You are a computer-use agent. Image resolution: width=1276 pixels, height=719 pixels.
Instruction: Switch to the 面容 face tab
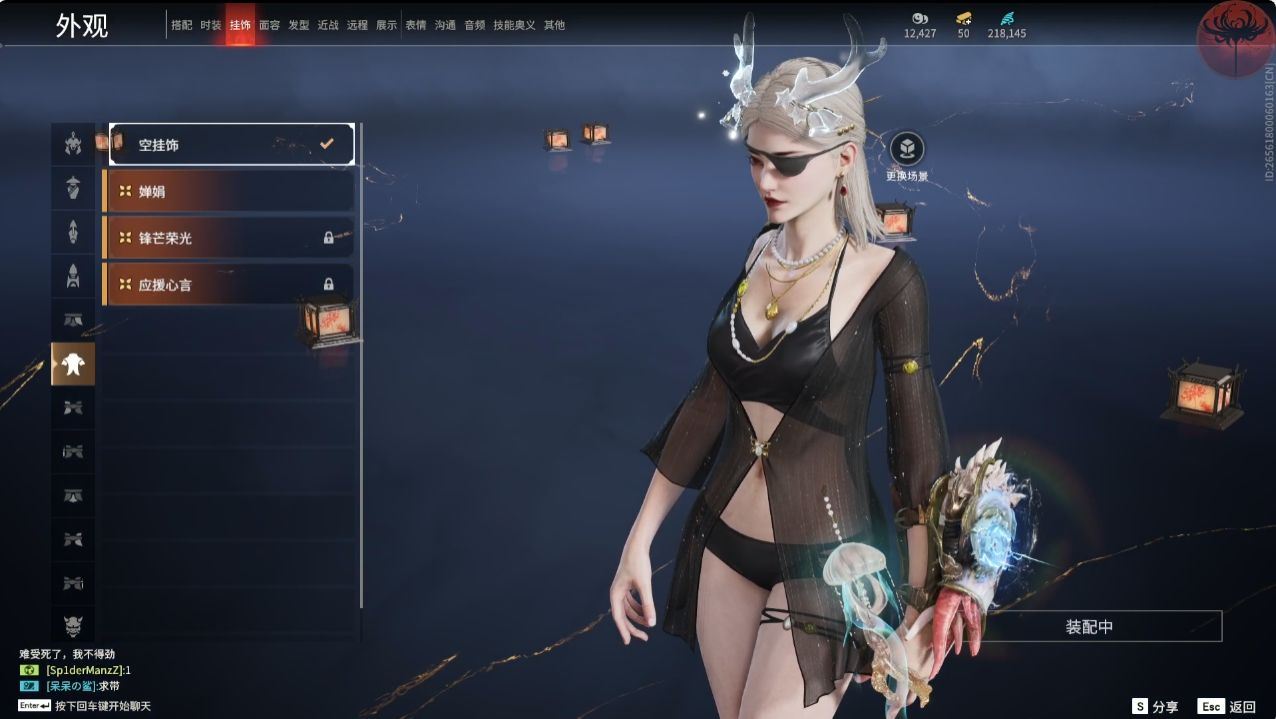269,25
